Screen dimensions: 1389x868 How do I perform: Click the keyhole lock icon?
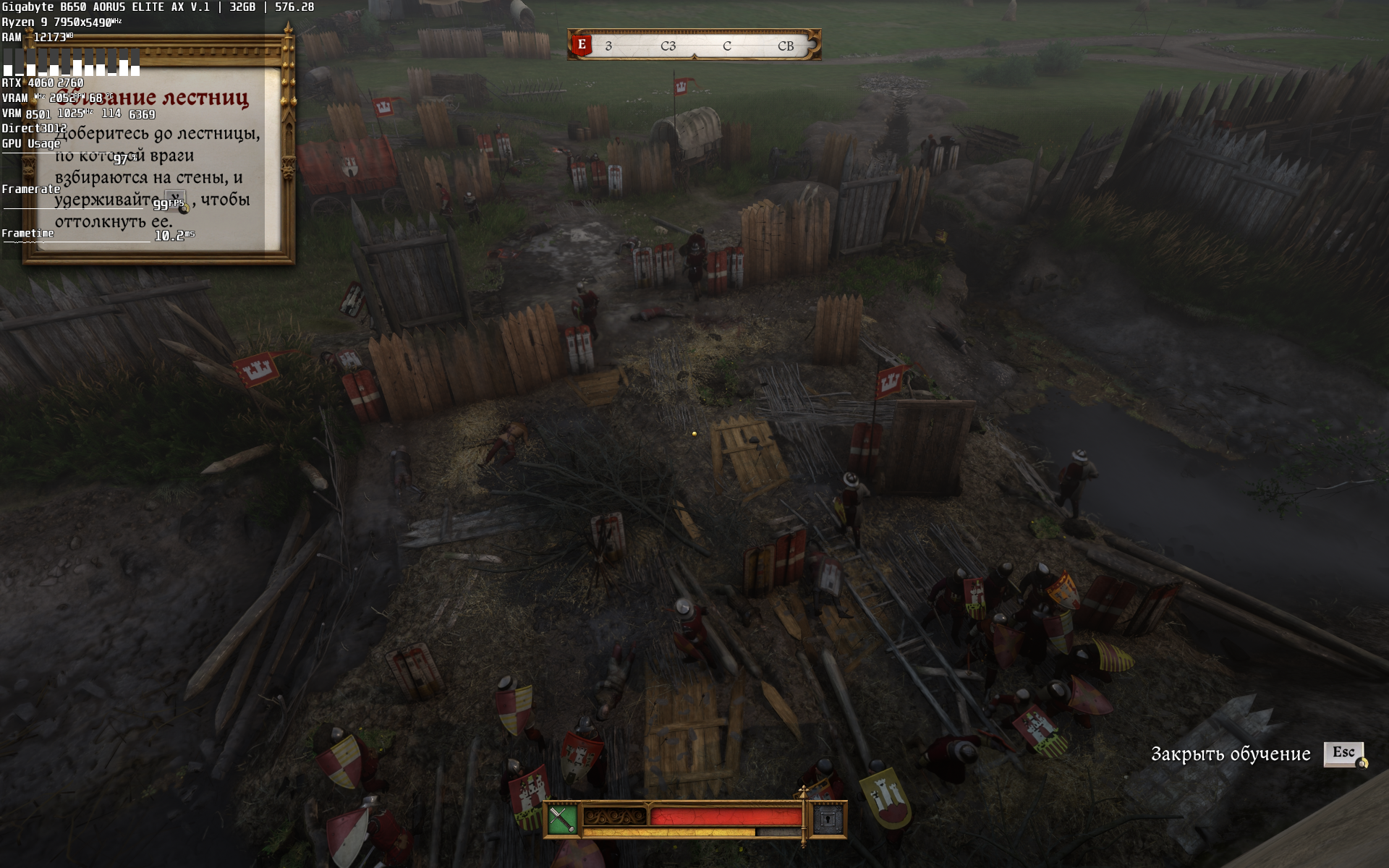828,820
